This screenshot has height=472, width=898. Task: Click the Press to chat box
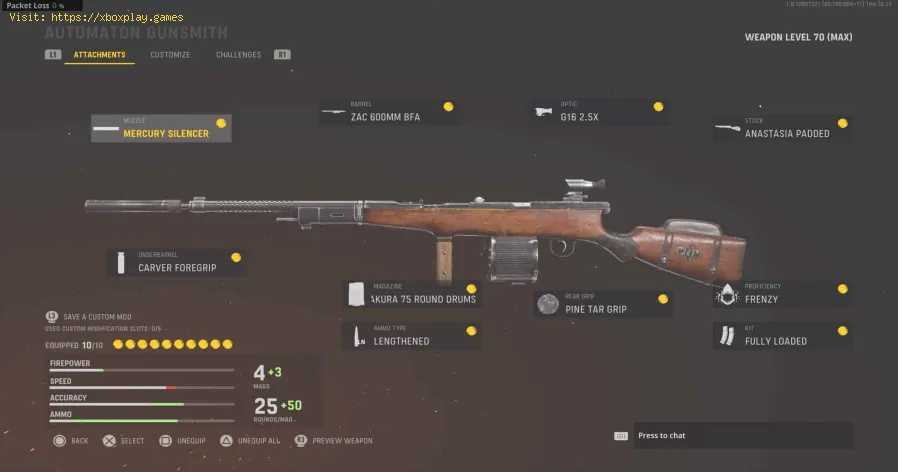pos(732,436)
